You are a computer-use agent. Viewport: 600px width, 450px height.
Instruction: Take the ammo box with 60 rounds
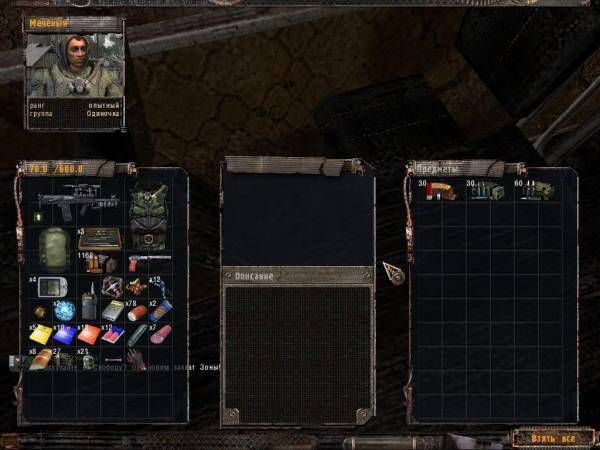(531, 190)
